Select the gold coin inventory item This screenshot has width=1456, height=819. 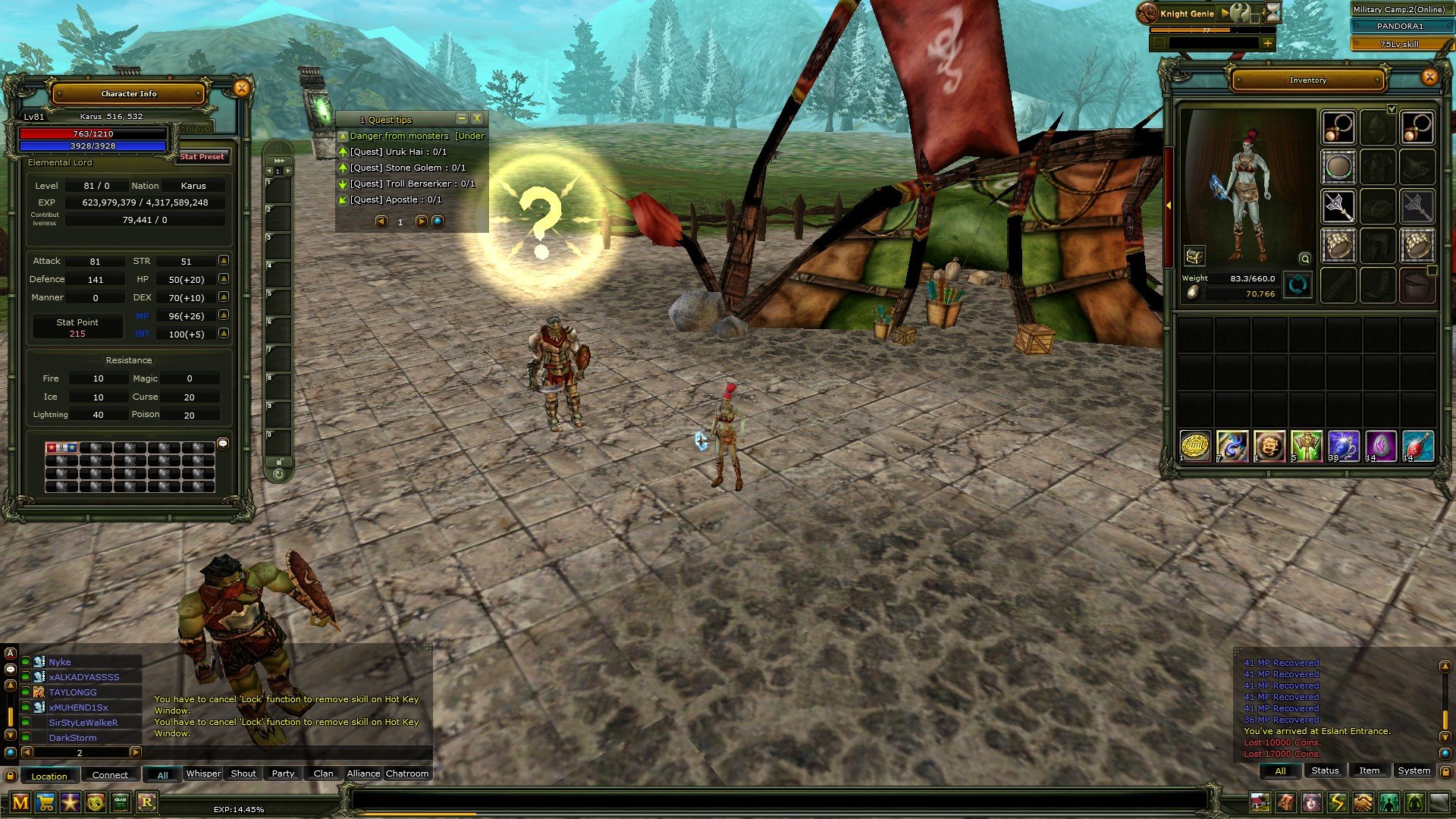(1195, 446)
